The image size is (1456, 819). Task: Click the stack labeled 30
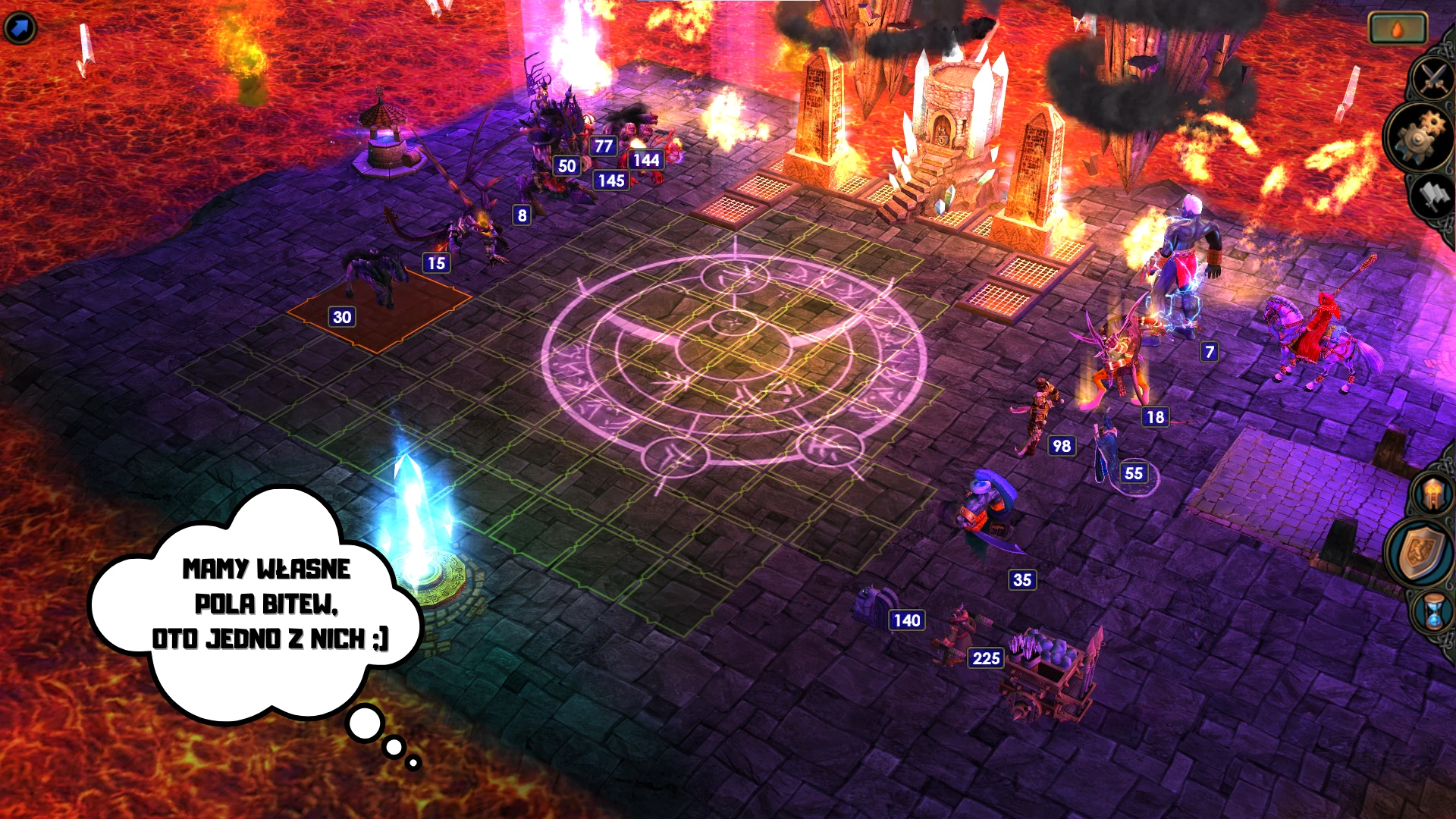(x=343, y=317)
